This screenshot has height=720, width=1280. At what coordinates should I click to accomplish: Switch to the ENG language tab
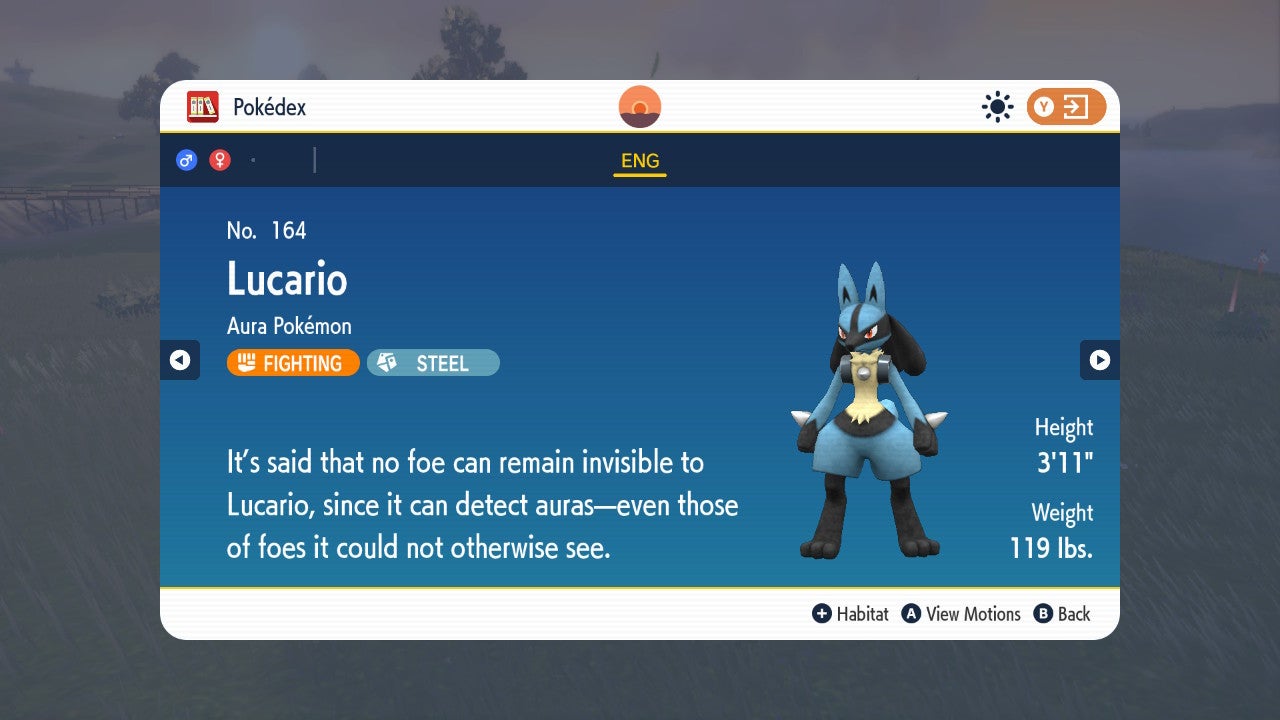639,160
